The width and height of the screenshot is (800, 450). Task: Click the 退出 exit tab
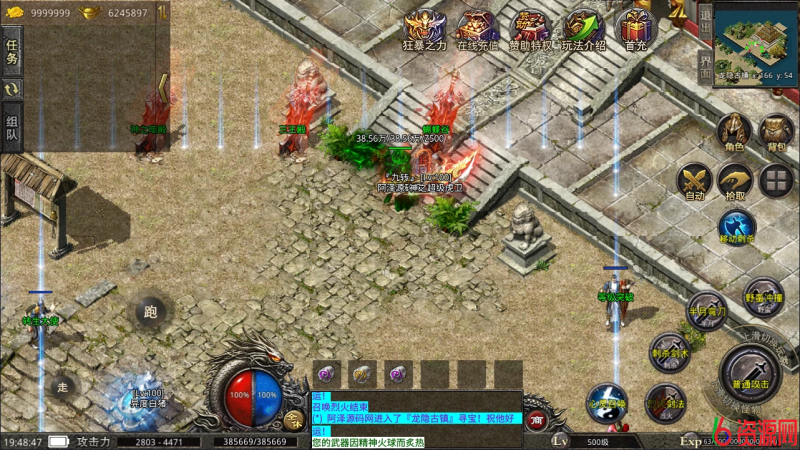click(x=705, y=18)
